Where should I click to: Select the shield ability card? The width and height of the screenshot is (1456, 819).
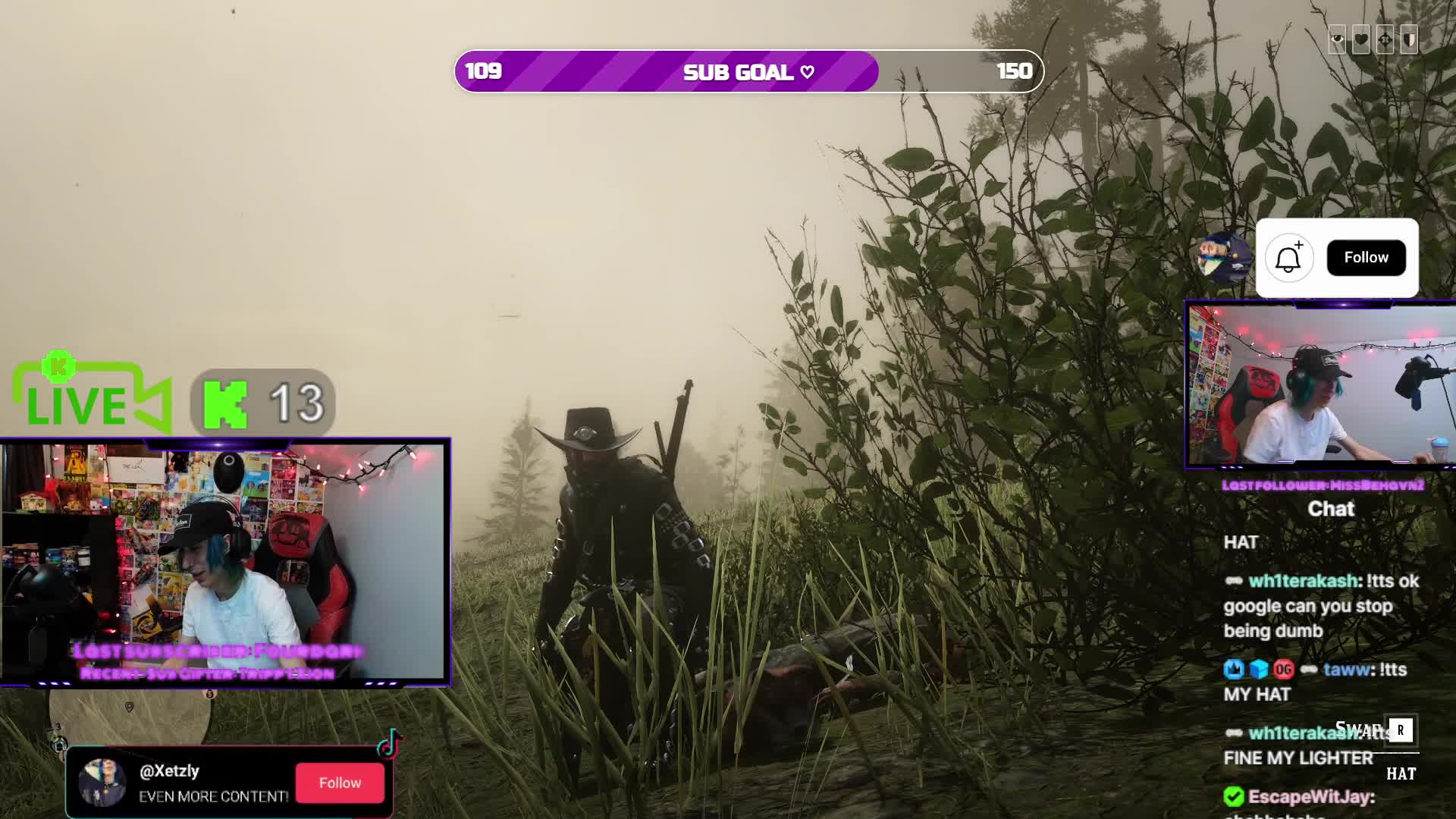[x=1410, y=39]
